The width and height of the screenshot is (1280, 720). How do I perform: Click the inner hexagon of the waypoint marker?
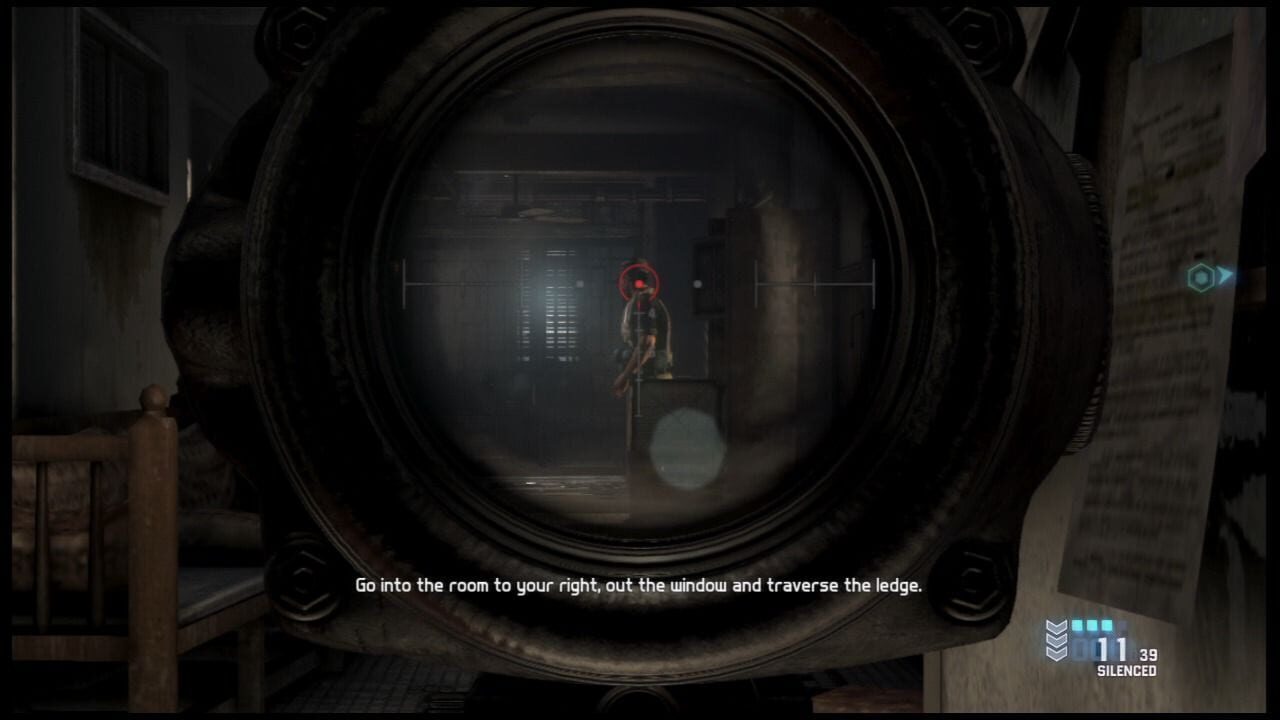coord(1201,277)
